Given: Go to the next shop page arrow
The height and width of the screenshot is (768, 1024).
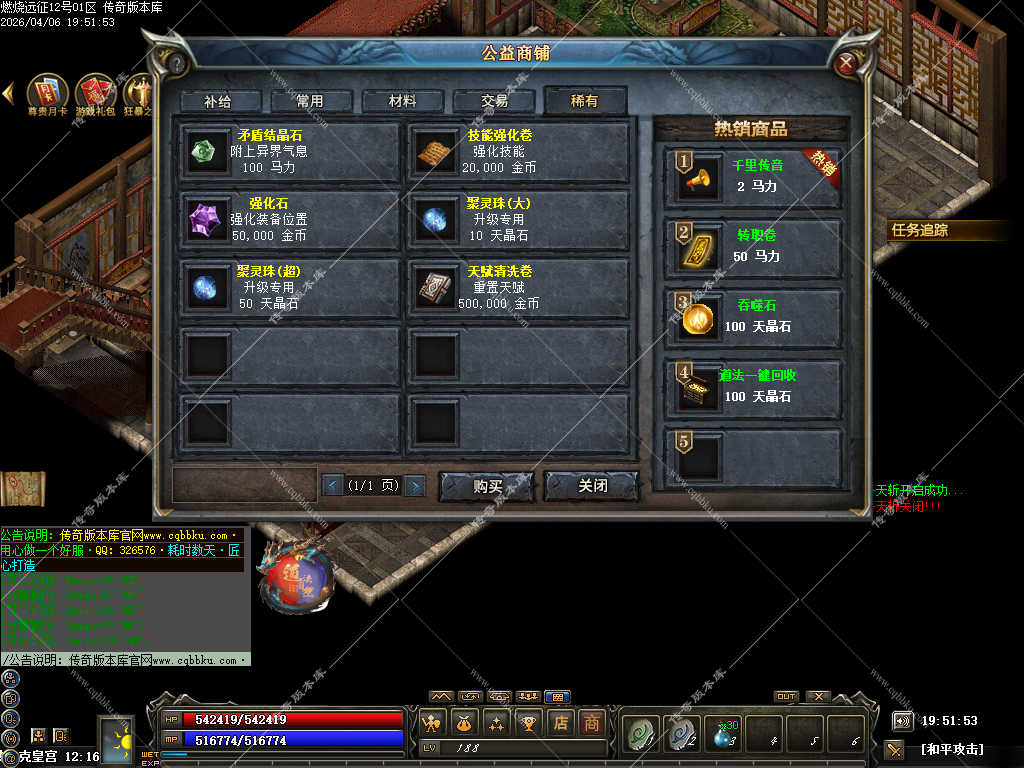Looking at the screenshot, I should [x=414, y=486].
